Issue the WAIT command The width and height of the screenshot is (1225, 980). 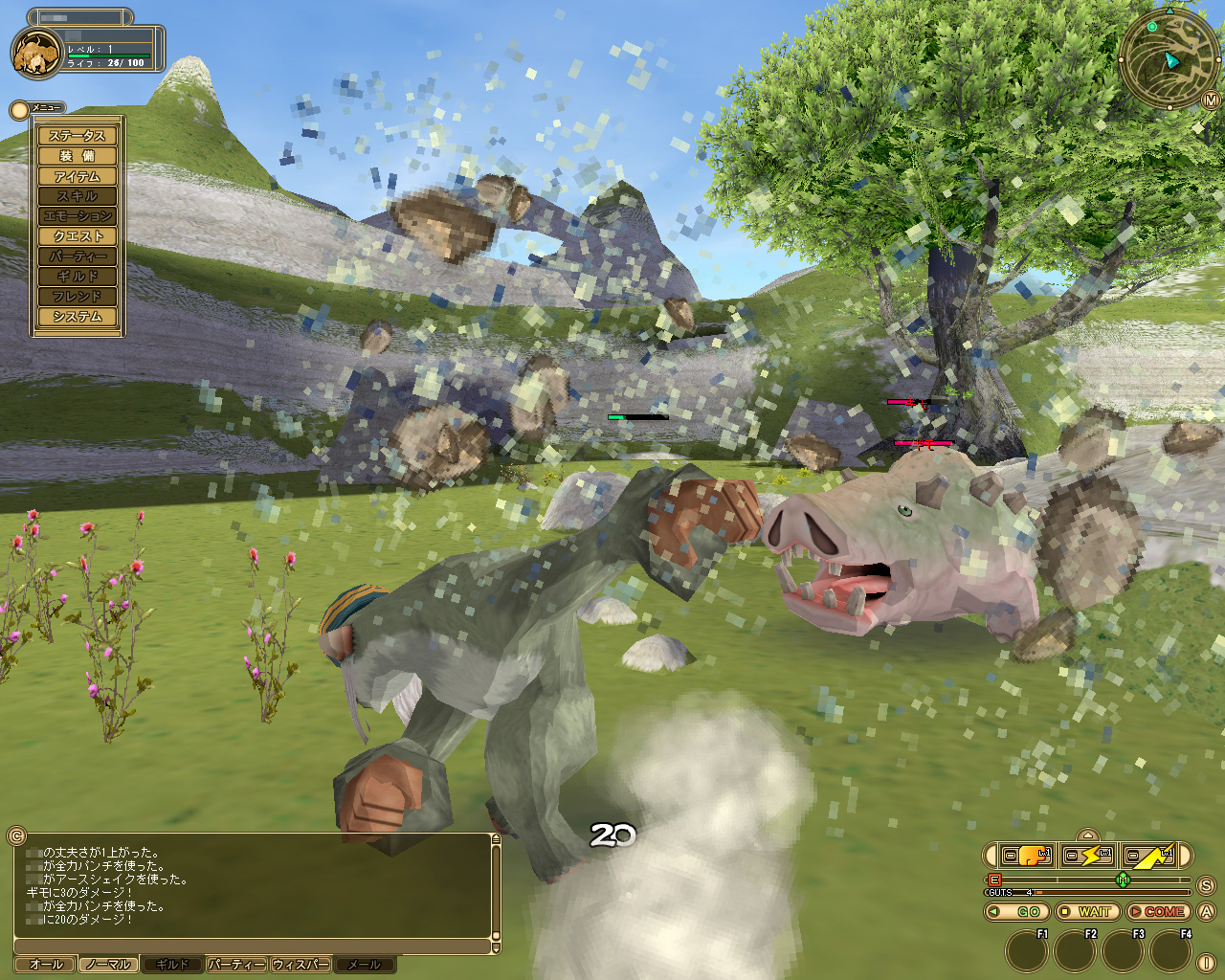point(1086,912)
